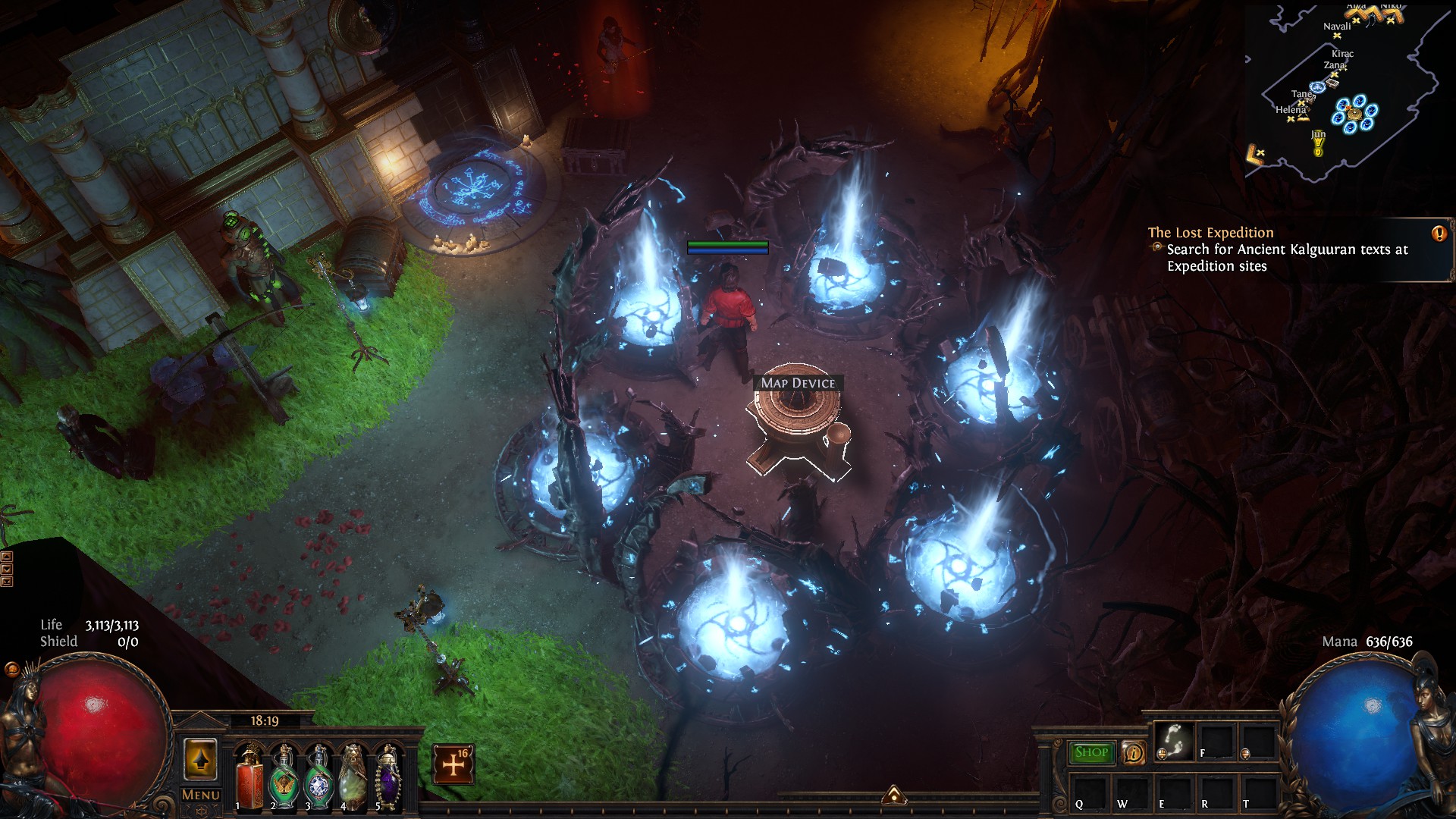
Task: Open the orange info speech-bubble button
Action: [1133, 752]
